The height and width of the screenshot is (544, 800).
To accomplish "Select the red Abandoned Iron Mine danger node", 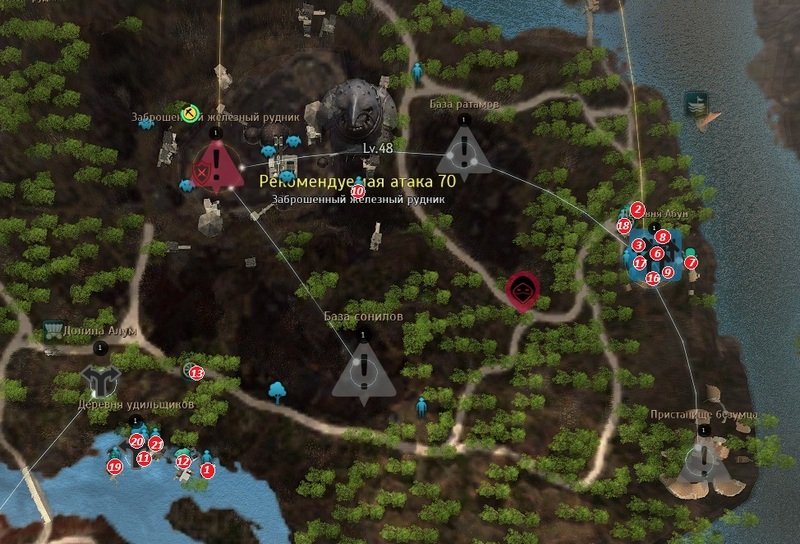I will (x=216, y=165).
